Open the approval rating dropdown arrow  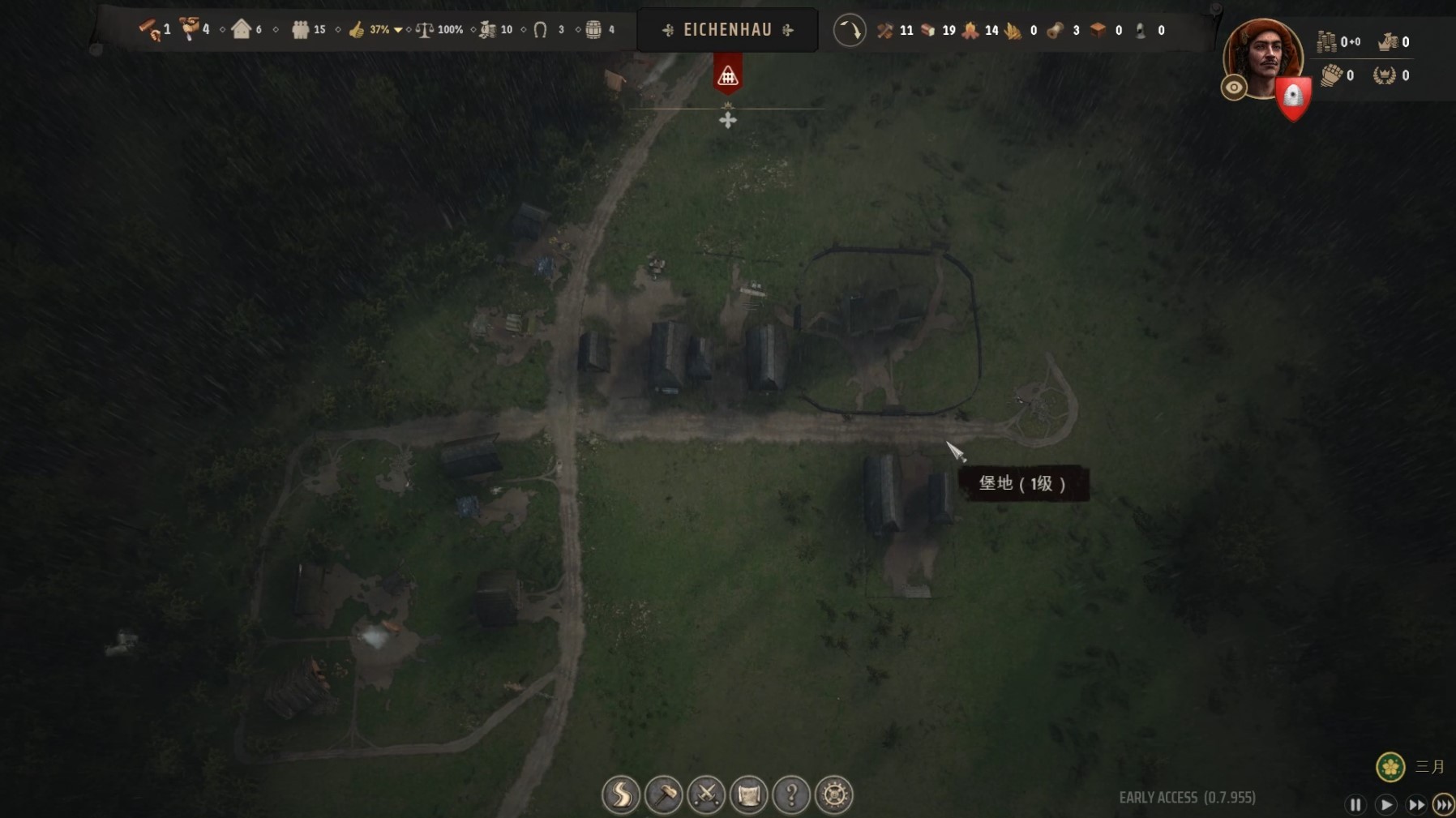click(x=398, y=30)
